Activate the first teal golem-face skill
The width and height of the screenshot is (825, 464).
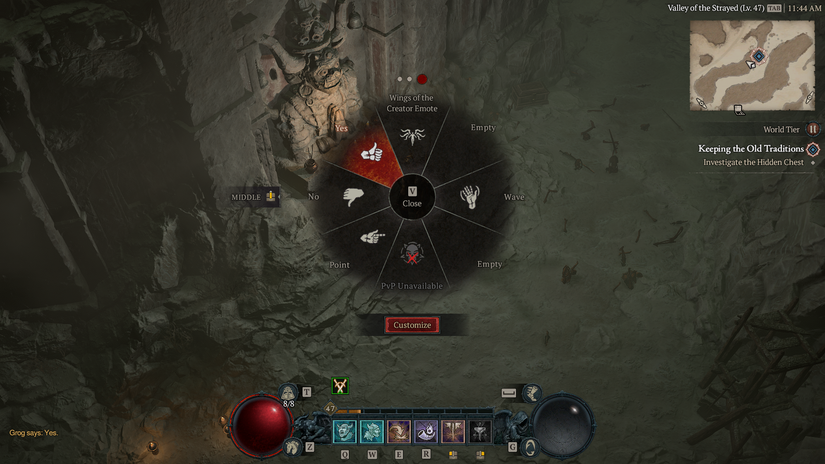pyautogui.click(x=344, y=432)
